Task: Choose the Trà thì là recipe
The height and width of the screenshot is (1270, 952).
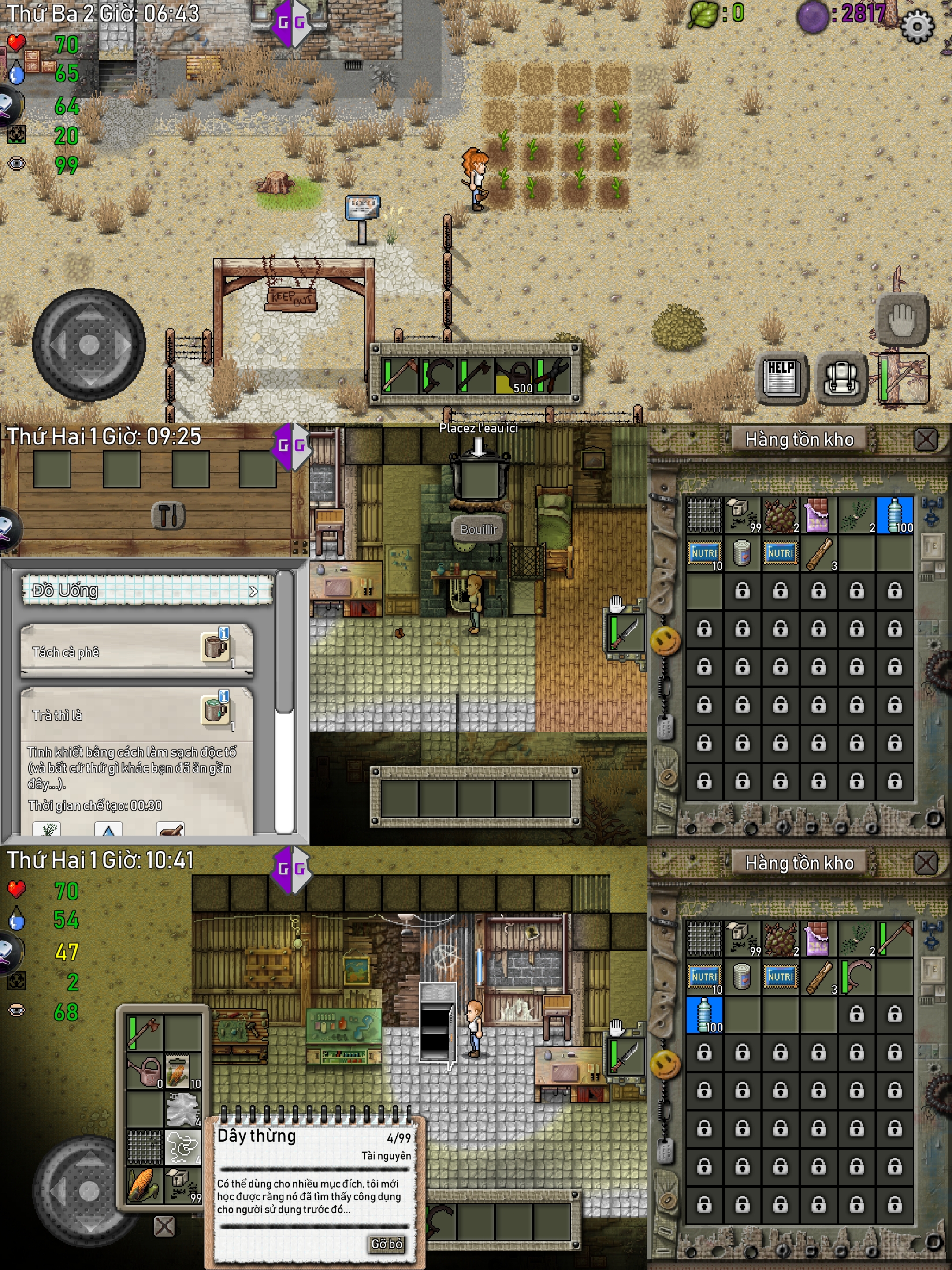Action: [x=136, y=714]
